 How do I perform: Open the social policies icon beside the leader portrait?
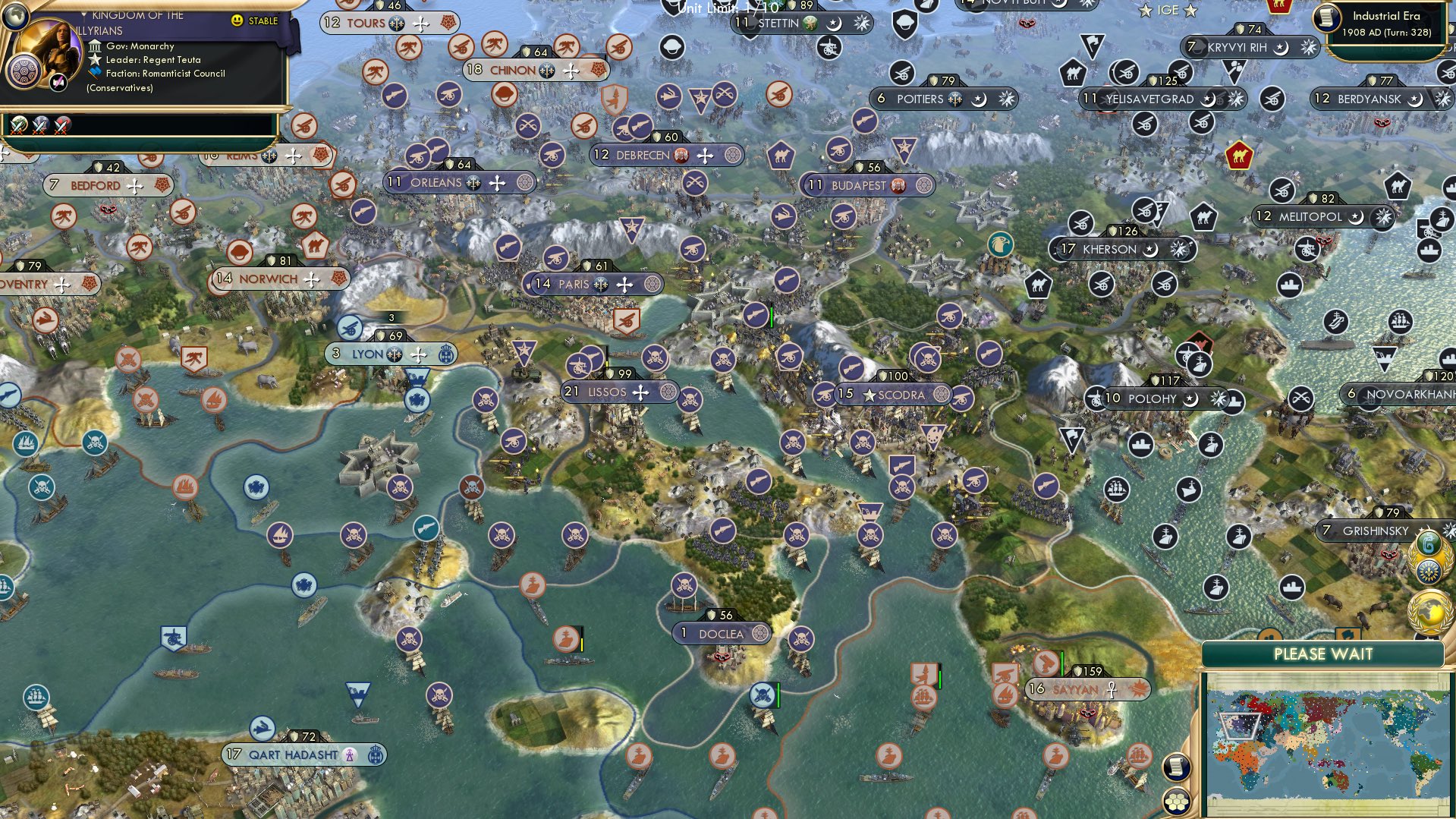point(24,70)
